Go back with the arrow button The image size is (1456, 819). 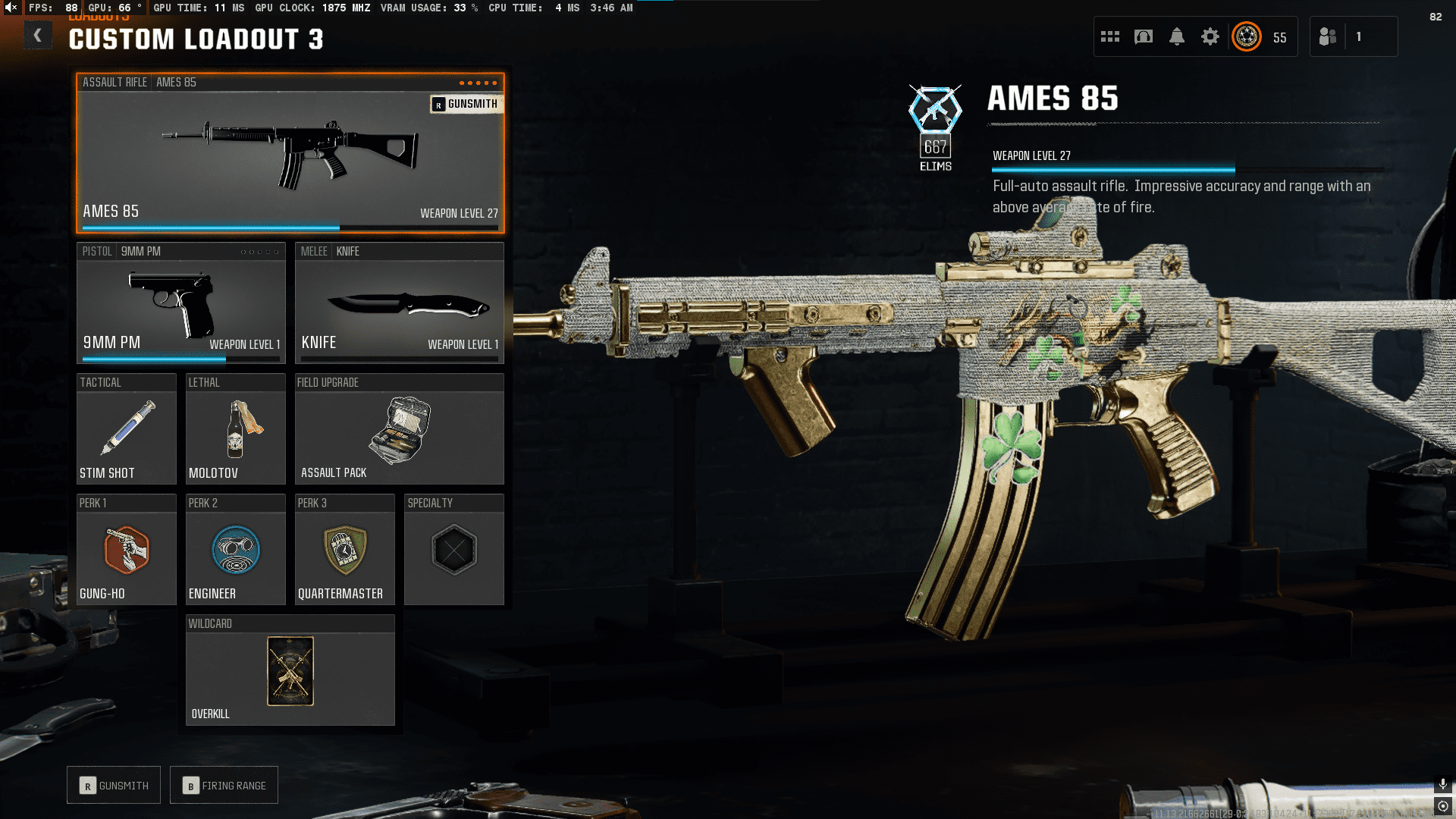[37, 36]
